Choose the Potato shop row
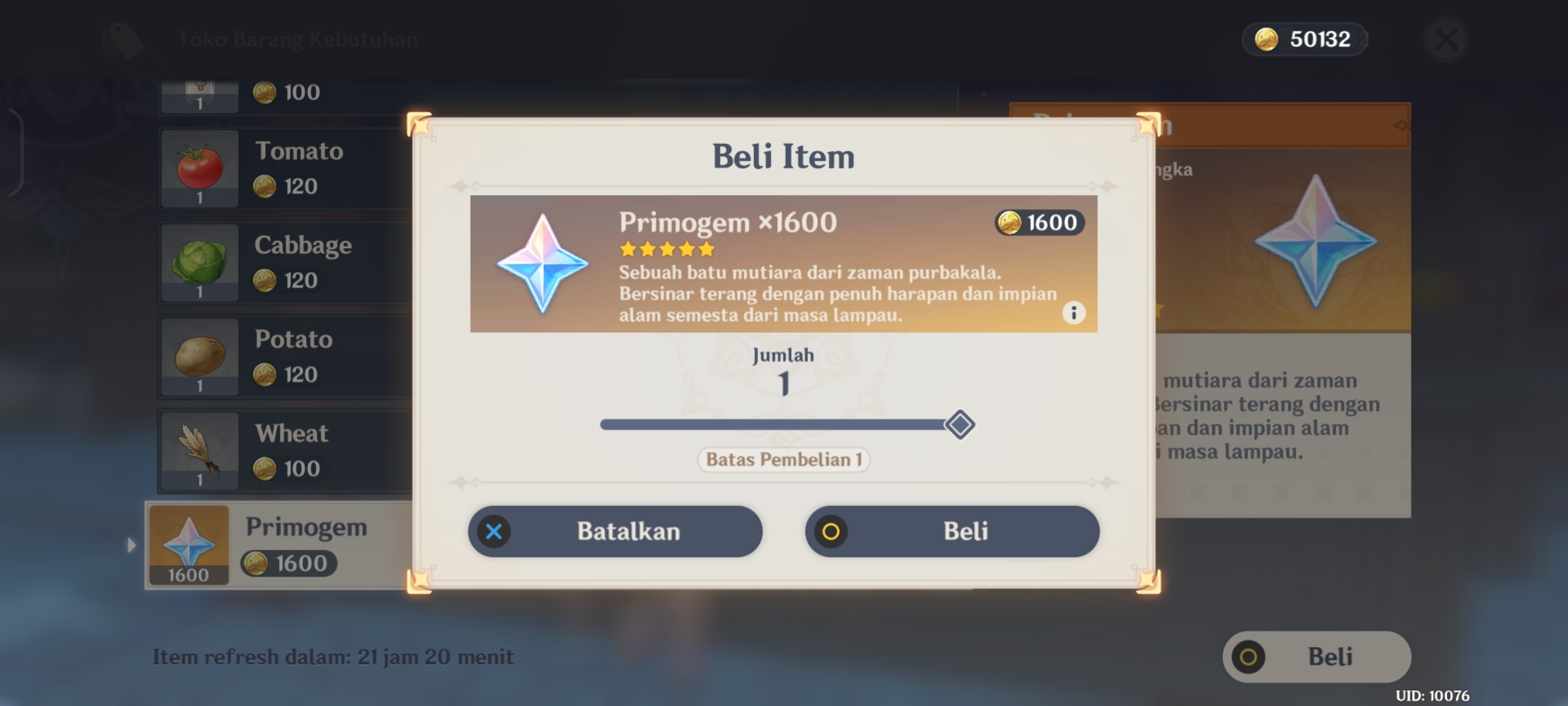Viewport: 1568px width, 706px height. pyautogui.click(x=284, y=357)
